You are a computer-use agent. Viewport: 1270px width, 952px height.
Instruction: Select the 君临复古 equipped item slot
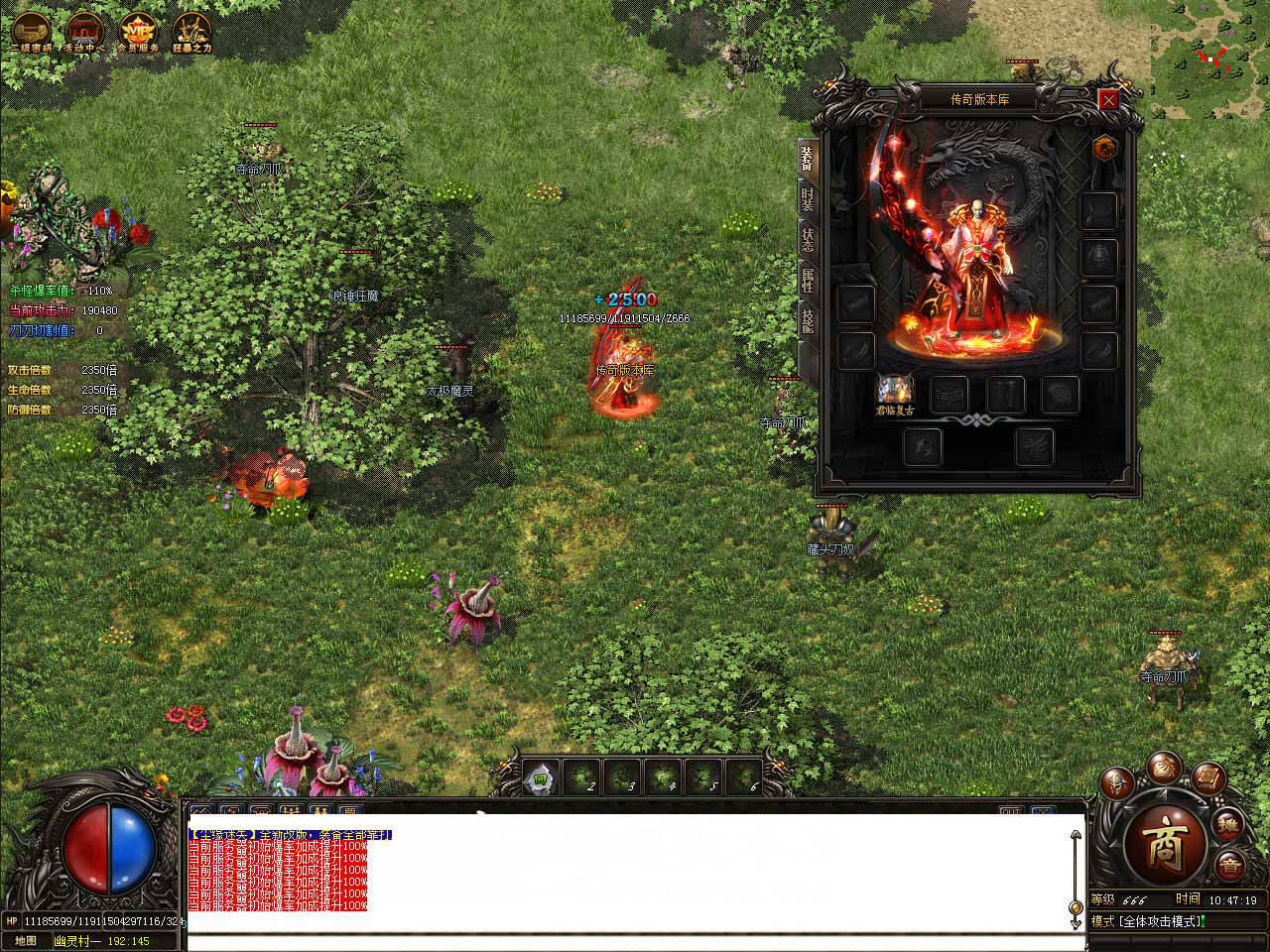[x=894, y=393]
